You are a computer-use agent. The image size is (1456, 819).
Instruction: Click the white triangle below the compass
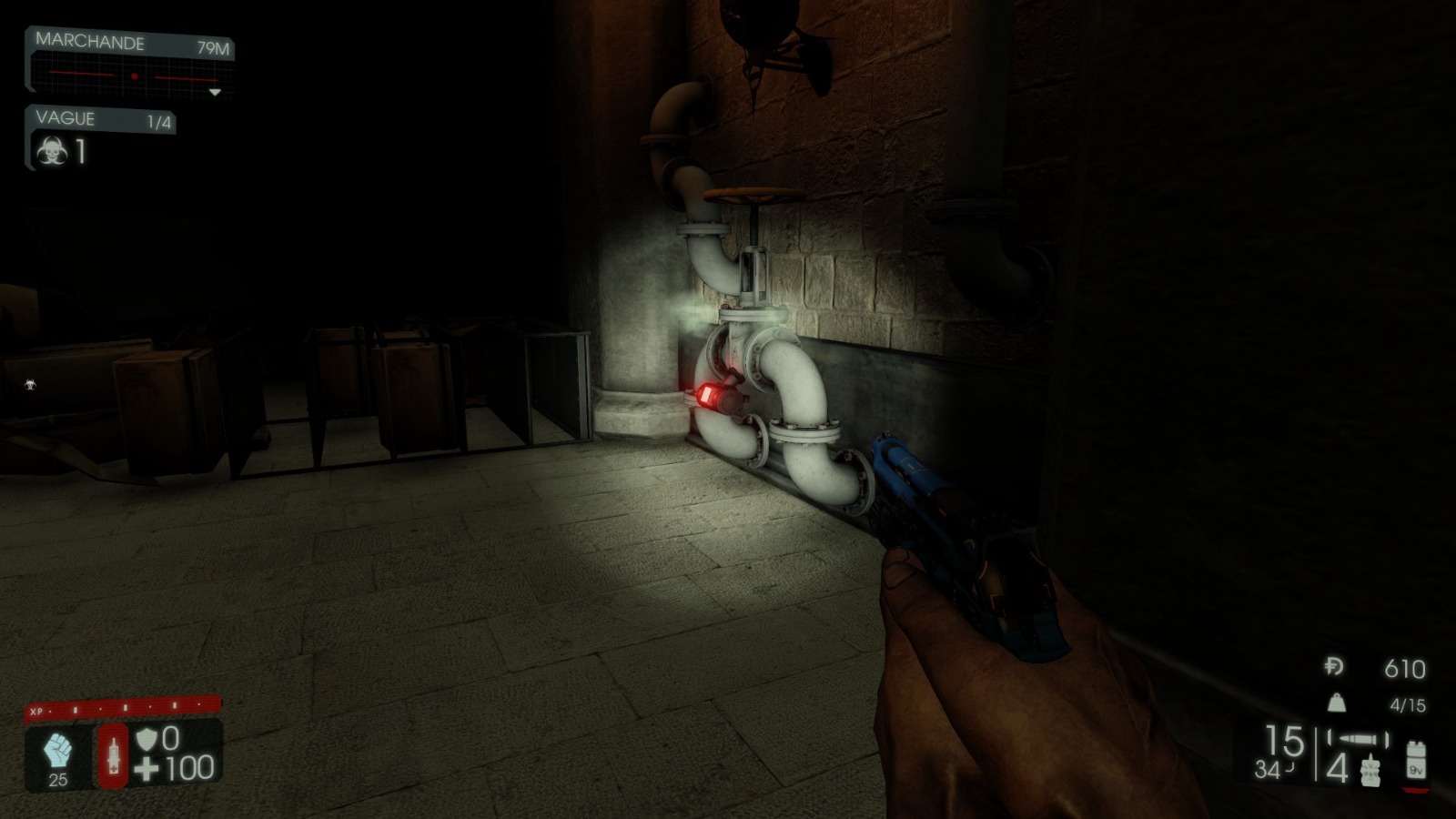point(213,92)
